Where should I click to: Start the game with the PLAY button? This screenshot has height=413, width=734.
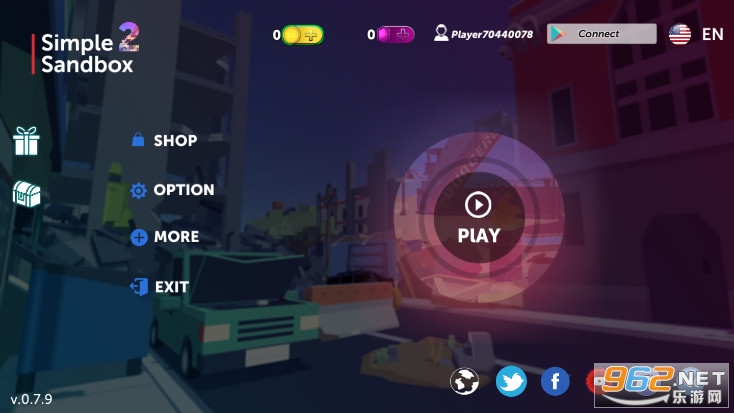[478, 217]
